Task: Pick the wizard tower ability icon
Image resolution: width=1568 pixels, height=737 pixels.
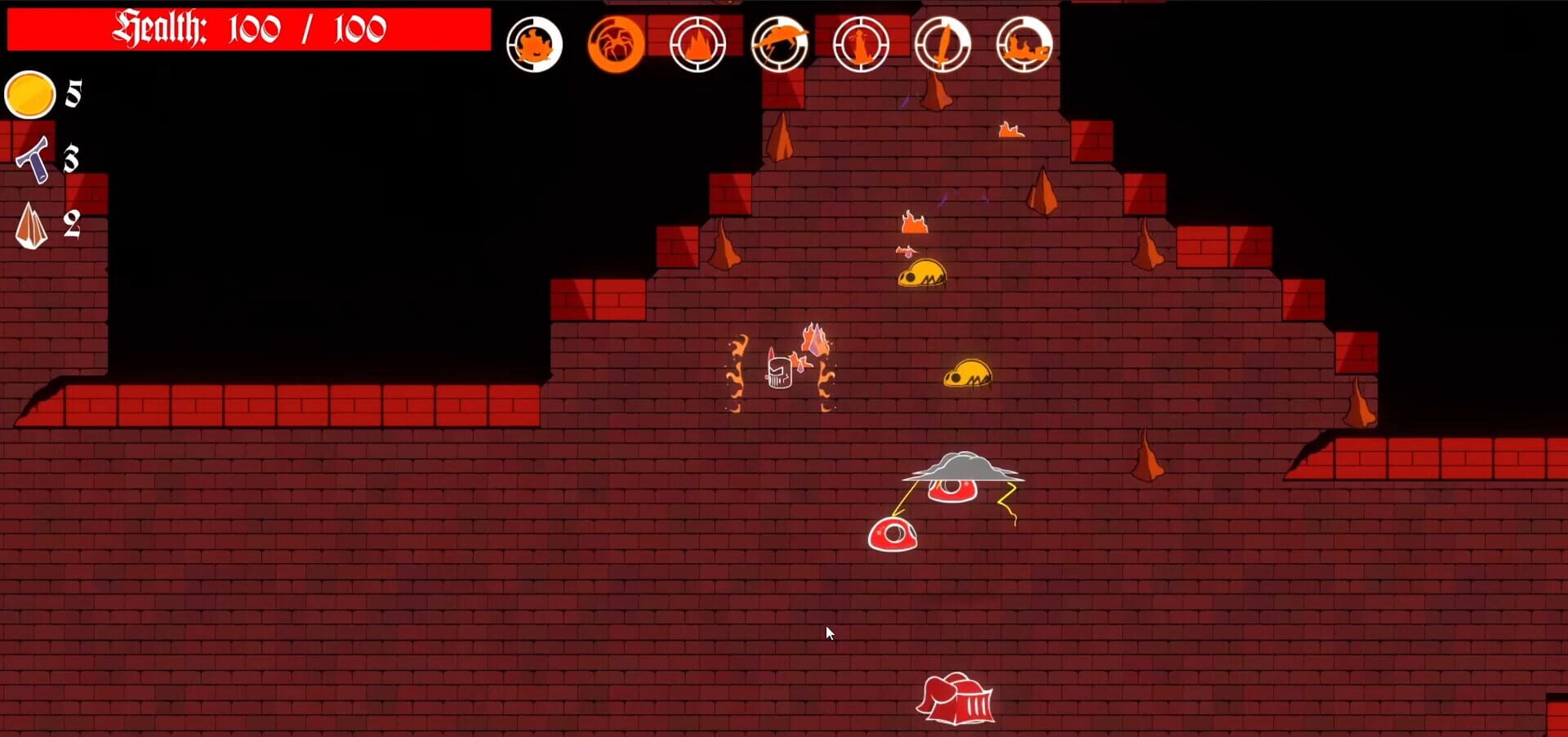Action: [x=862, y=42]
